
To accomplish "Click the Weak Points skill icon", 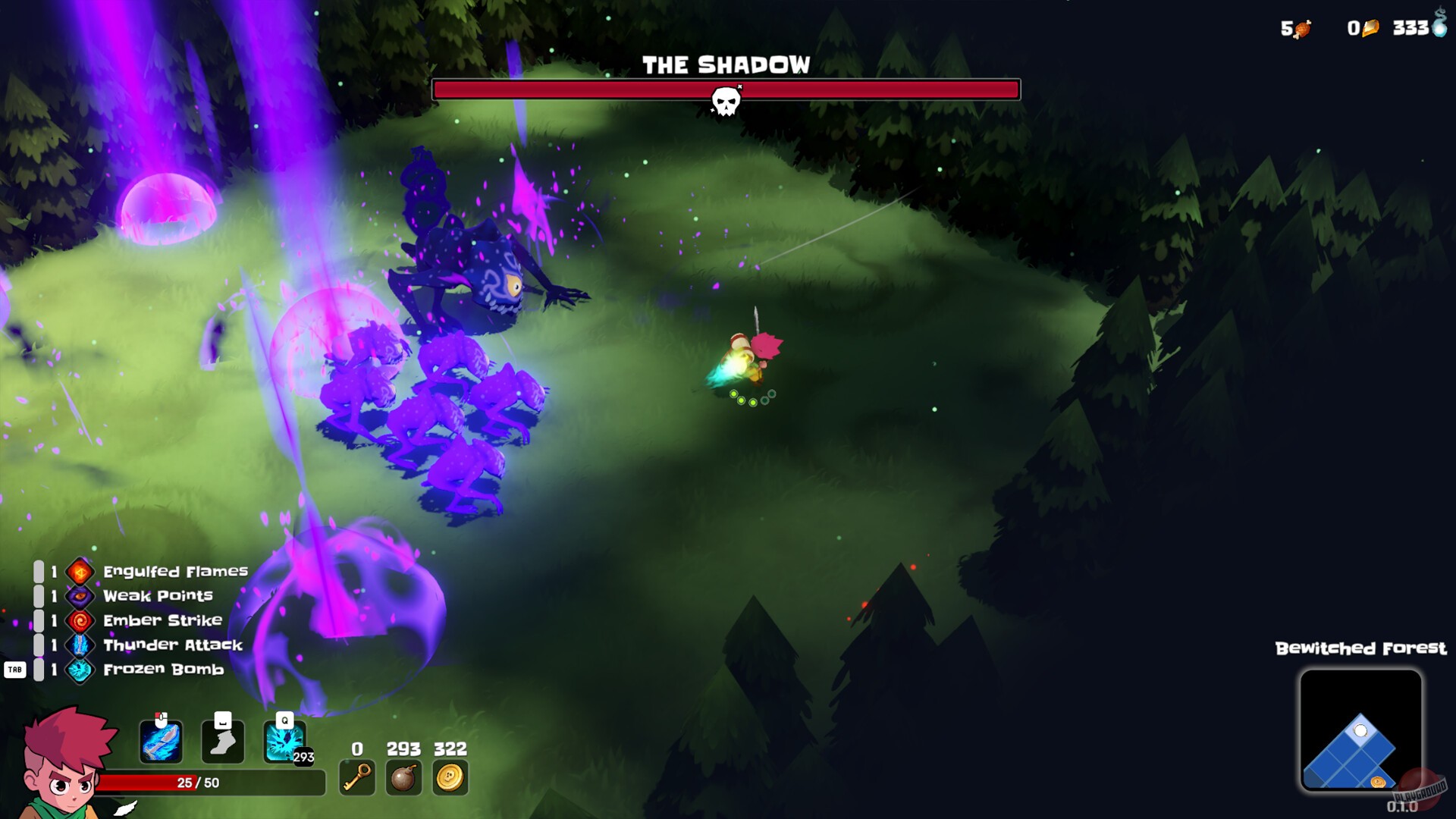I will pos(80,596).
